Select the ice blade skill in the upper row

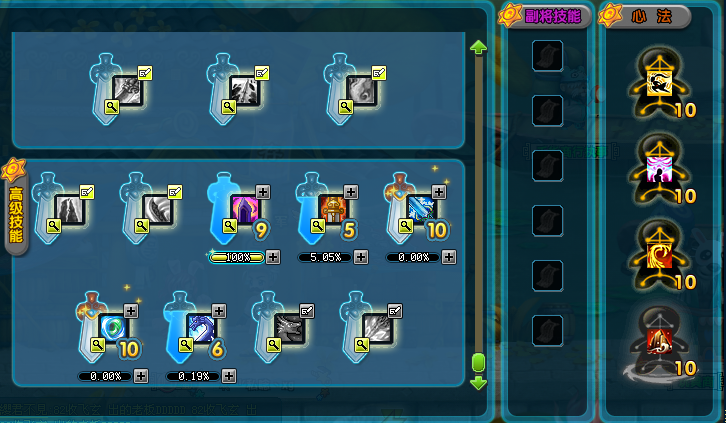tap(422, 210)
